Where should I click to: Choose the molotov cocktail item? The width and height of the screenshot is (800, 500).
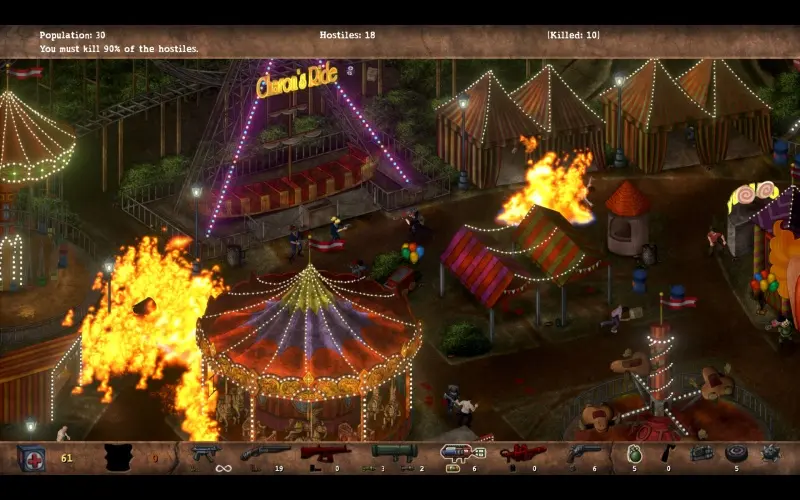[x=667, y=453]
